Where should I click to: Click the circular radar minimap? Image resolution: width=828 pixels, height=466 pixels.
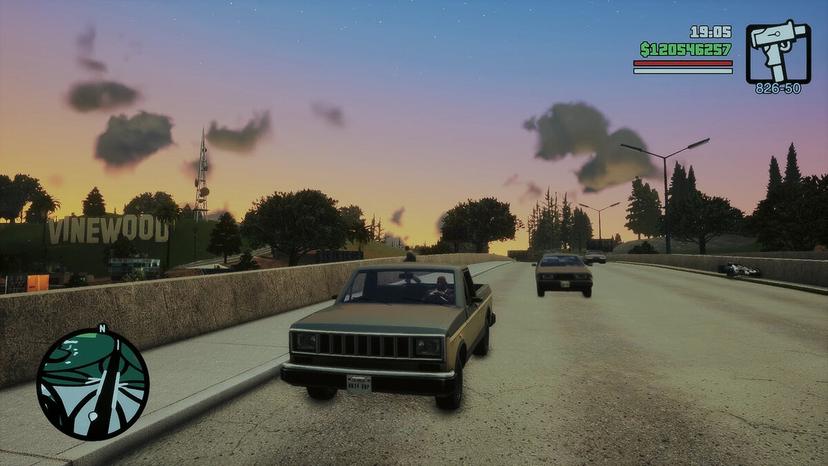(92, 384)
